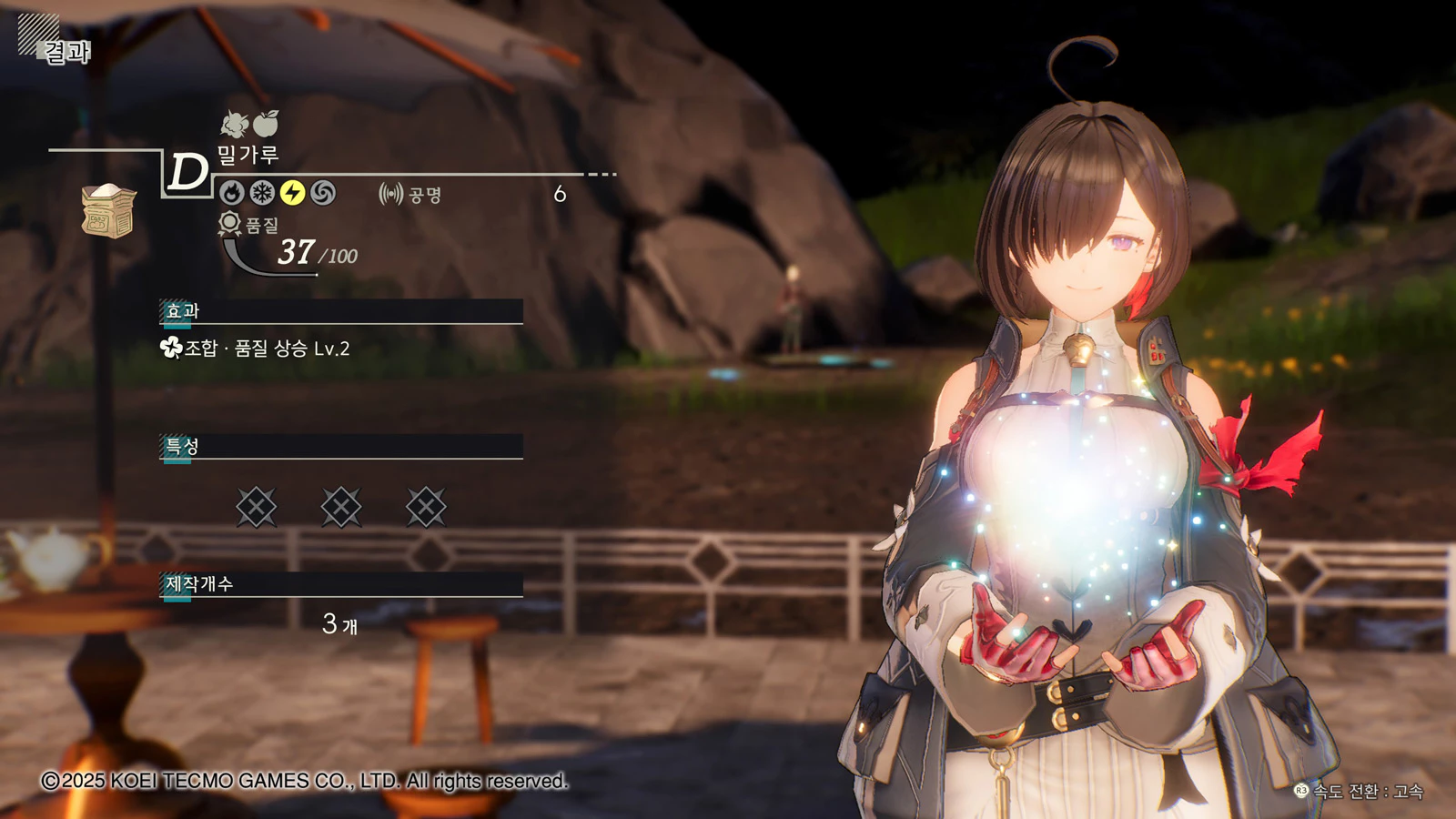Click the apple category icon above 밀가루
1456x819 pixels.
tap(266, 123)
